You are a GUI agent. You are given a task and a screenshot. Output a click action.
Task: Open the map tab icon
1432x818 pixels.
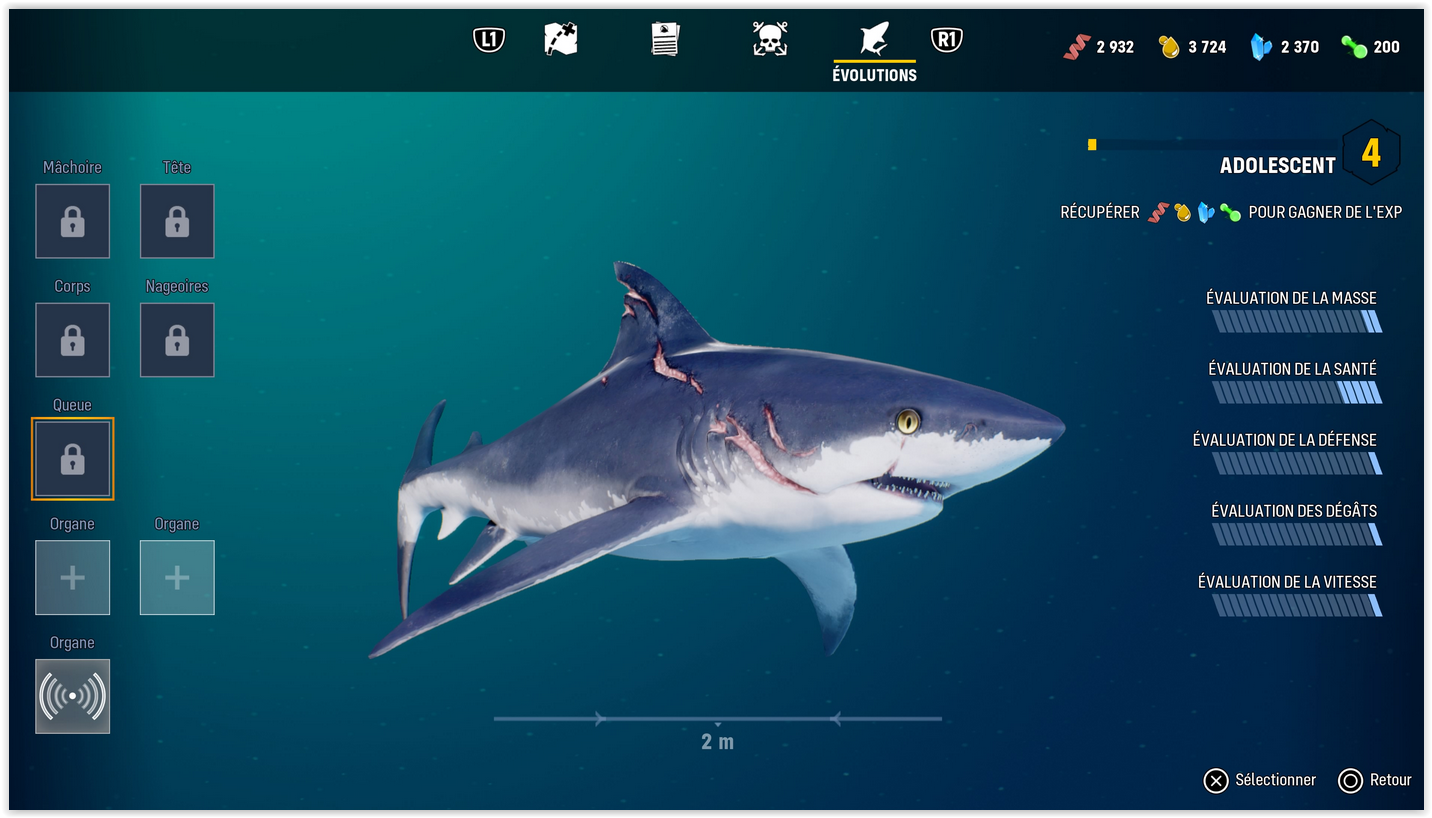click(x=561, y=40)
